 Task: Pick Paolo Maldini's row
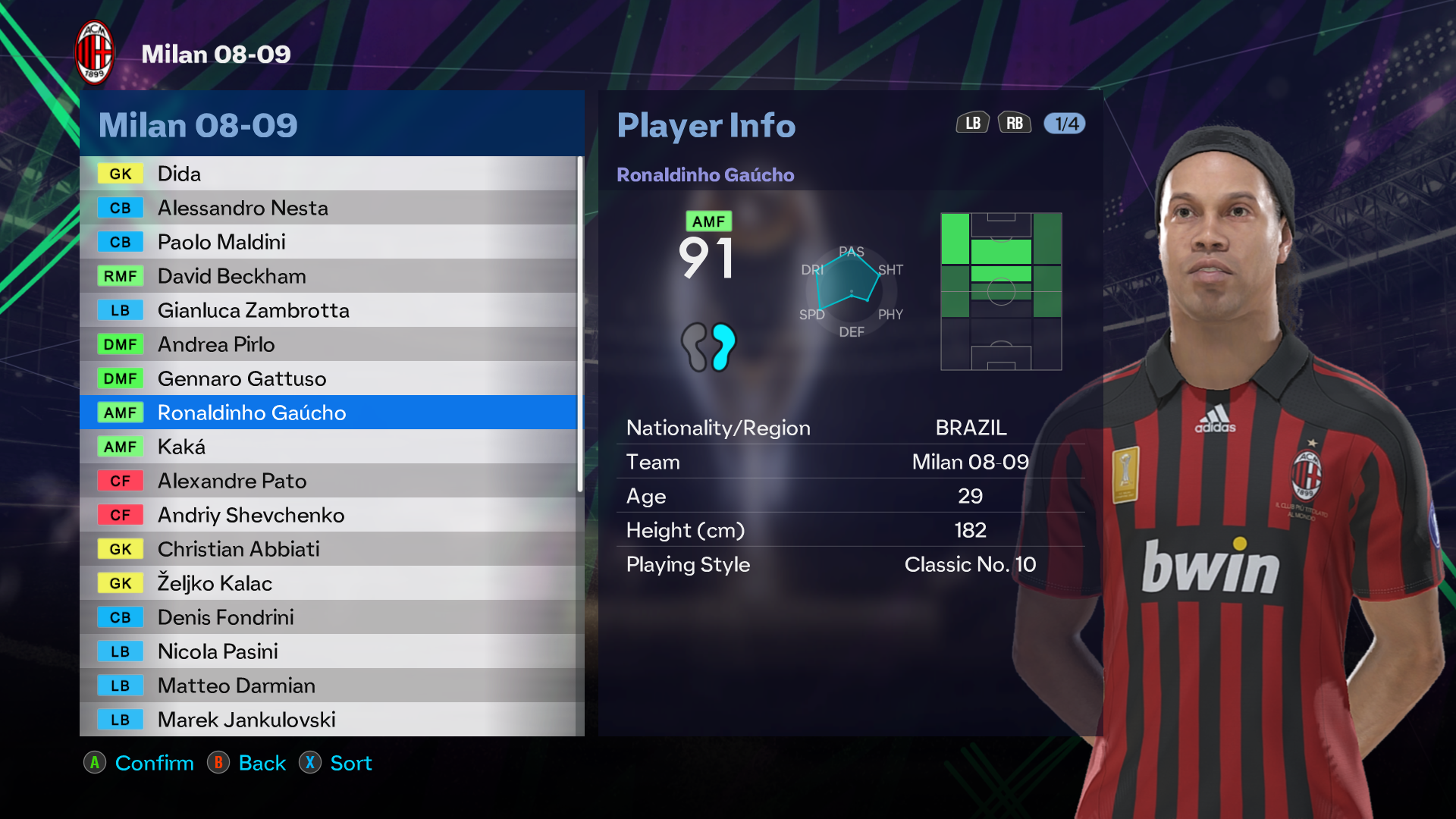(x=328, y=242)
